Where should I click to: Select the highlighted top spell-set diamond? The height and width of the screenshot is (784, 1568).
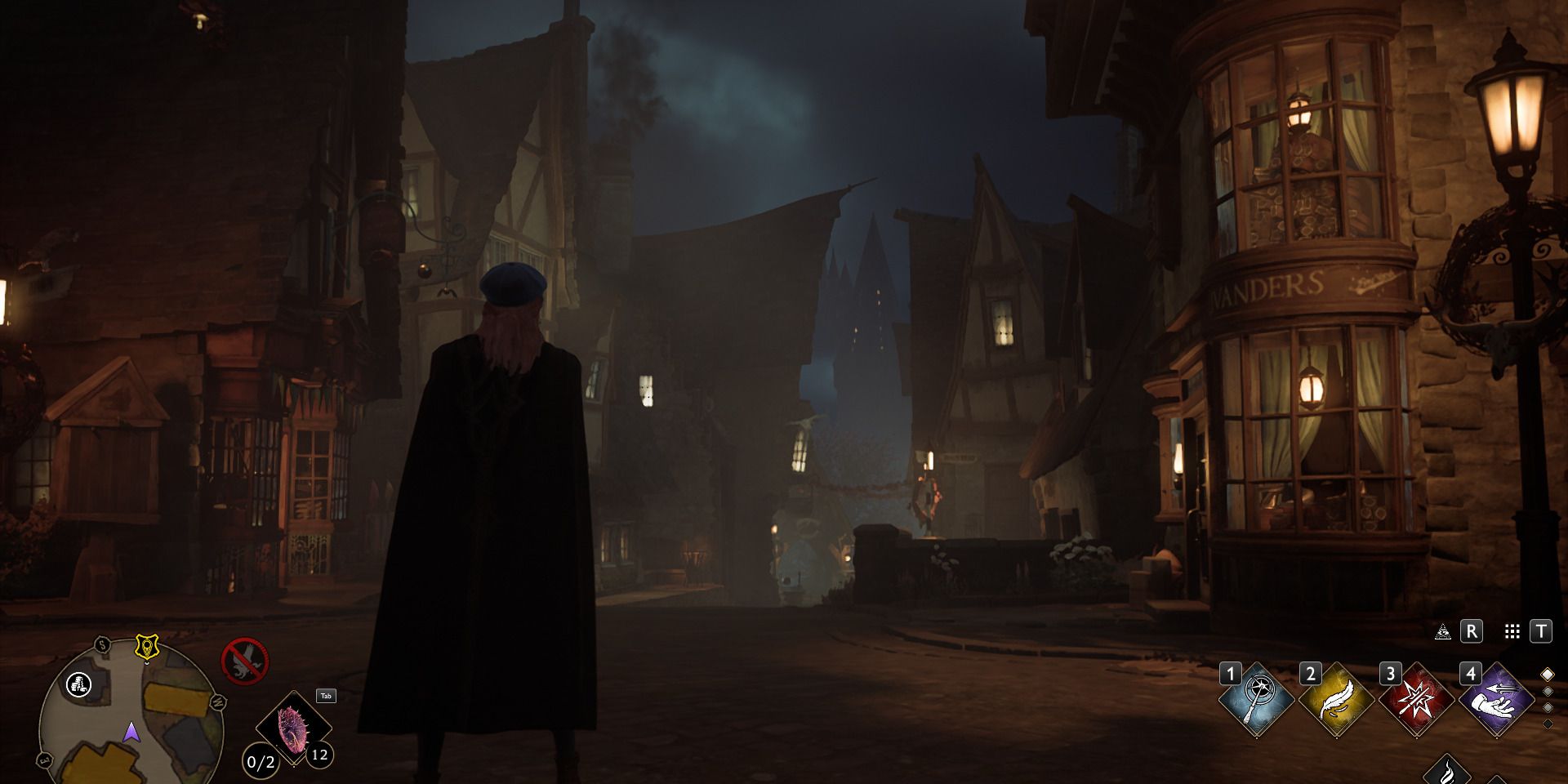[x=1548, y=674]
